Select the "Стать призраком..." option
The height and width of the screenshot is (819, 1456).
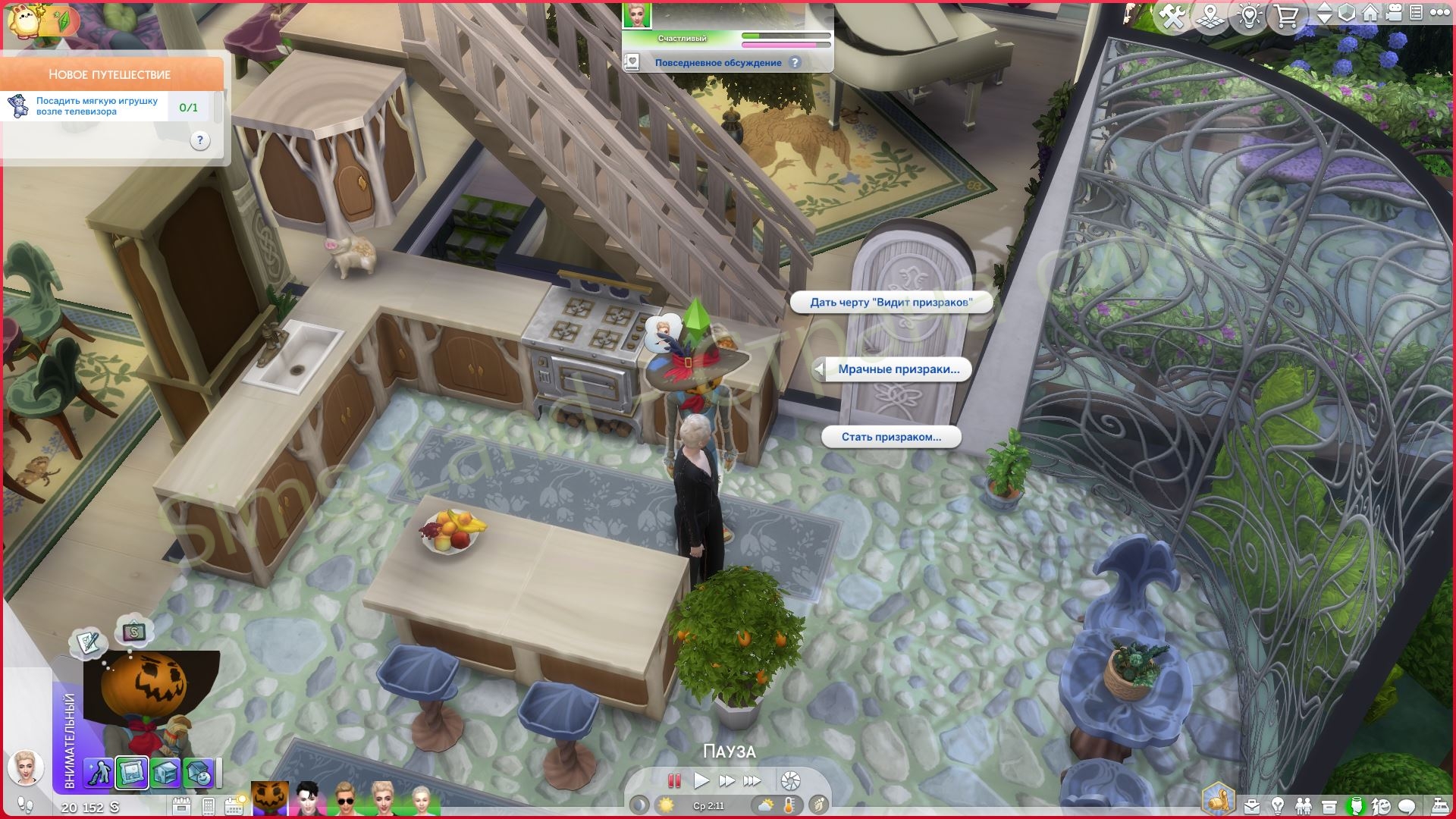(891, 437)
